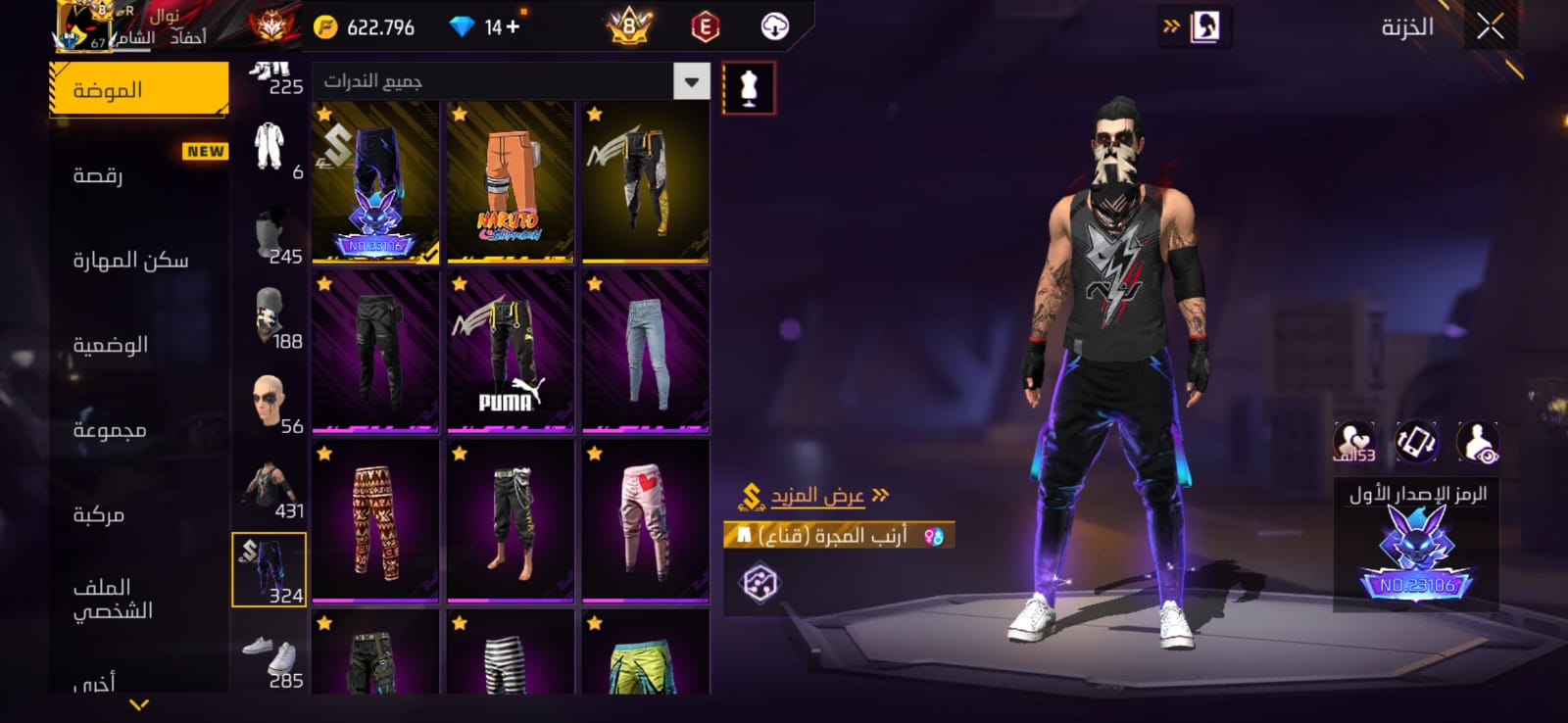
Task: Open the full-suit category showing 6
Action: (269, 149)
